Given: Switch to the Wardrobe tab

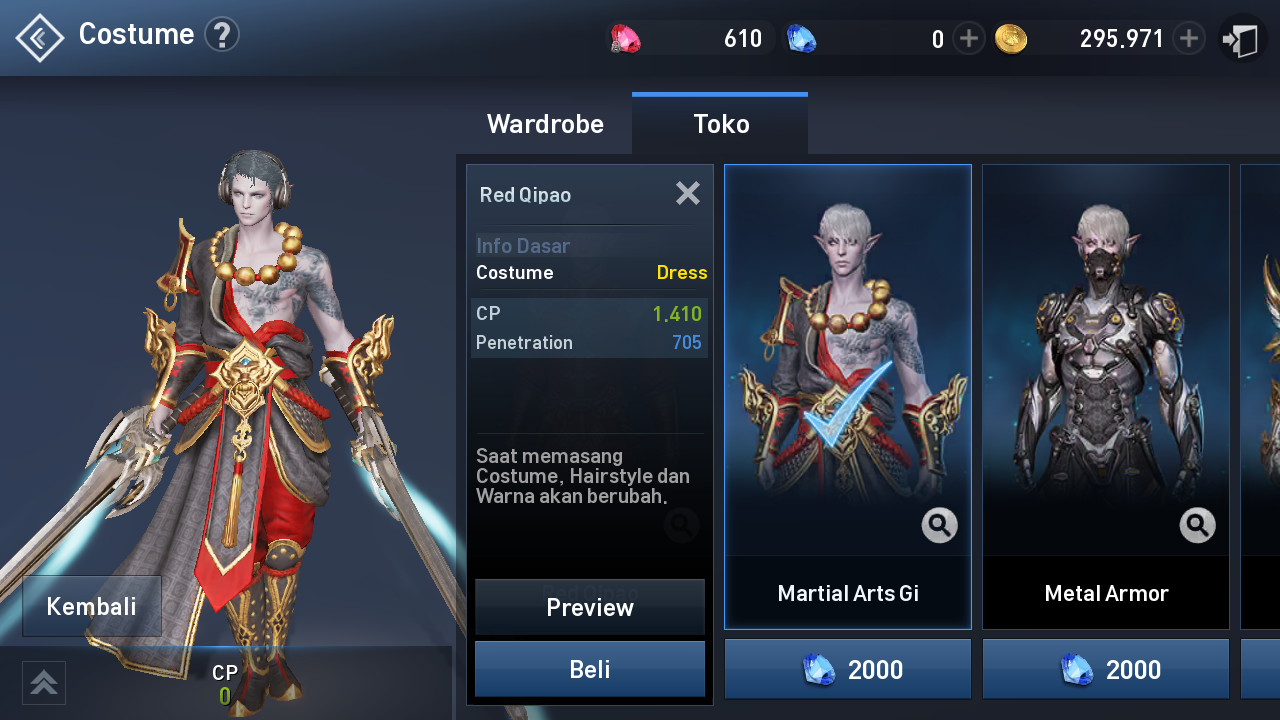Looking at the screenshot, I should point(545,124).
